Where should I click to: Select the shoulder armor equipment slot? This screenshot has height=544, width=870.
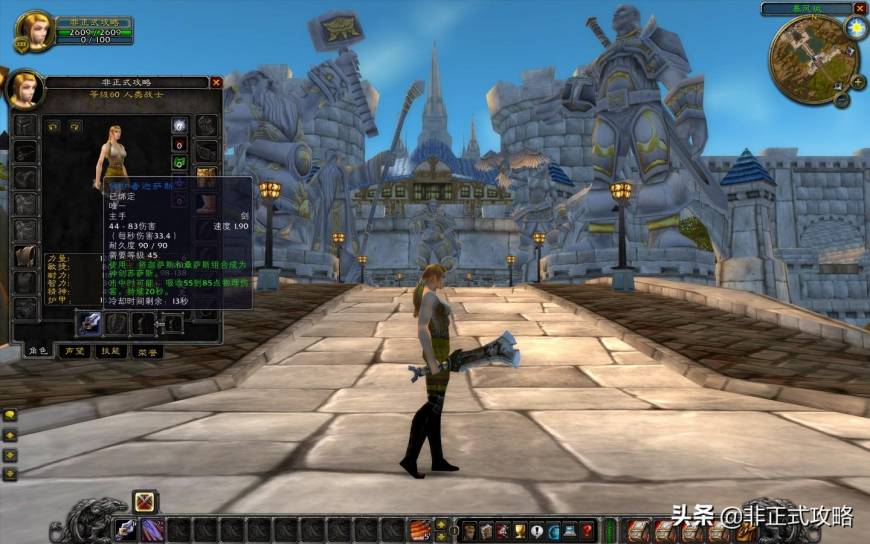click(x=24, y=176)
